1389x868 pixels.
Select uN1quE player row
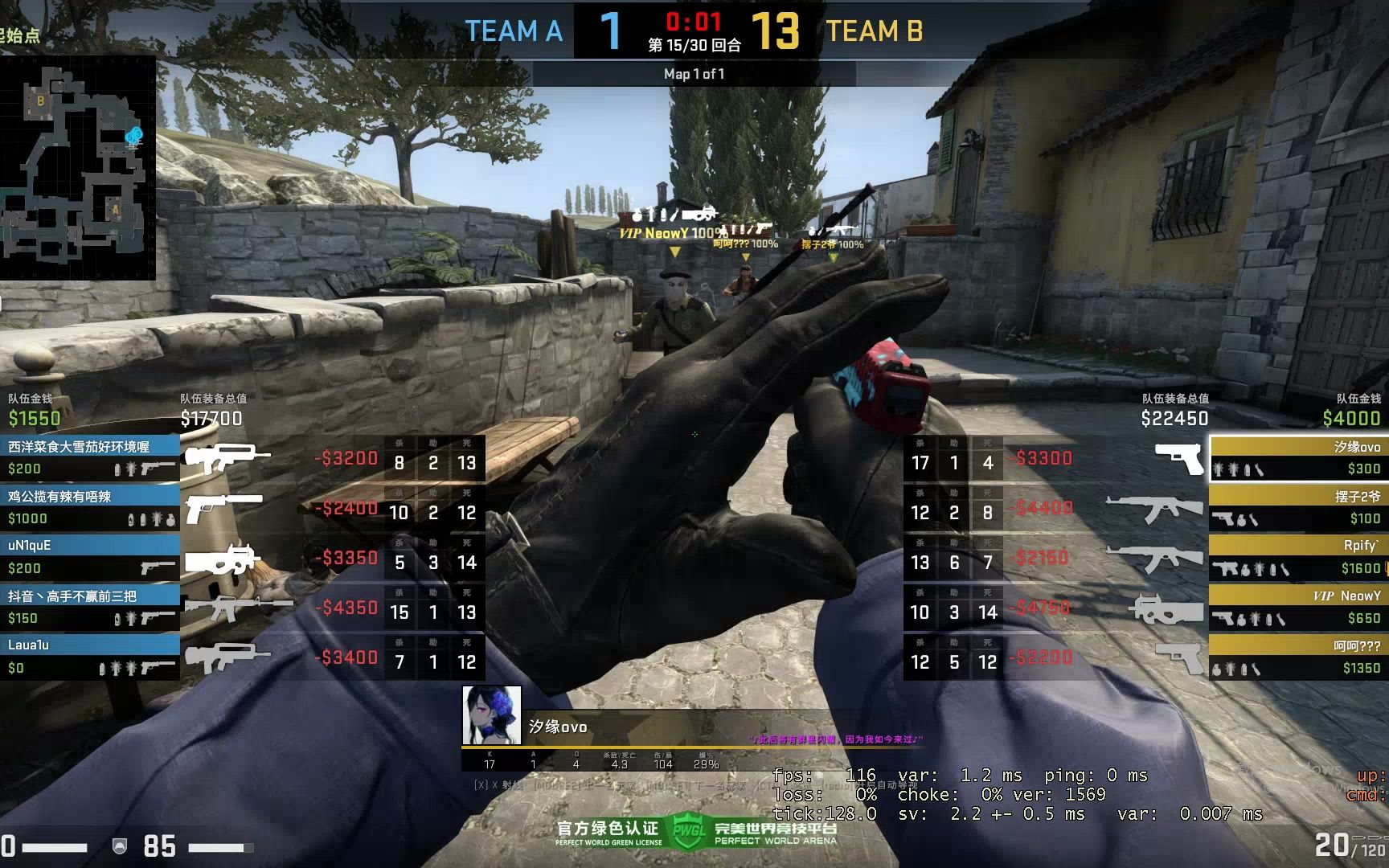pyautogui.click(x=90, y=557)
